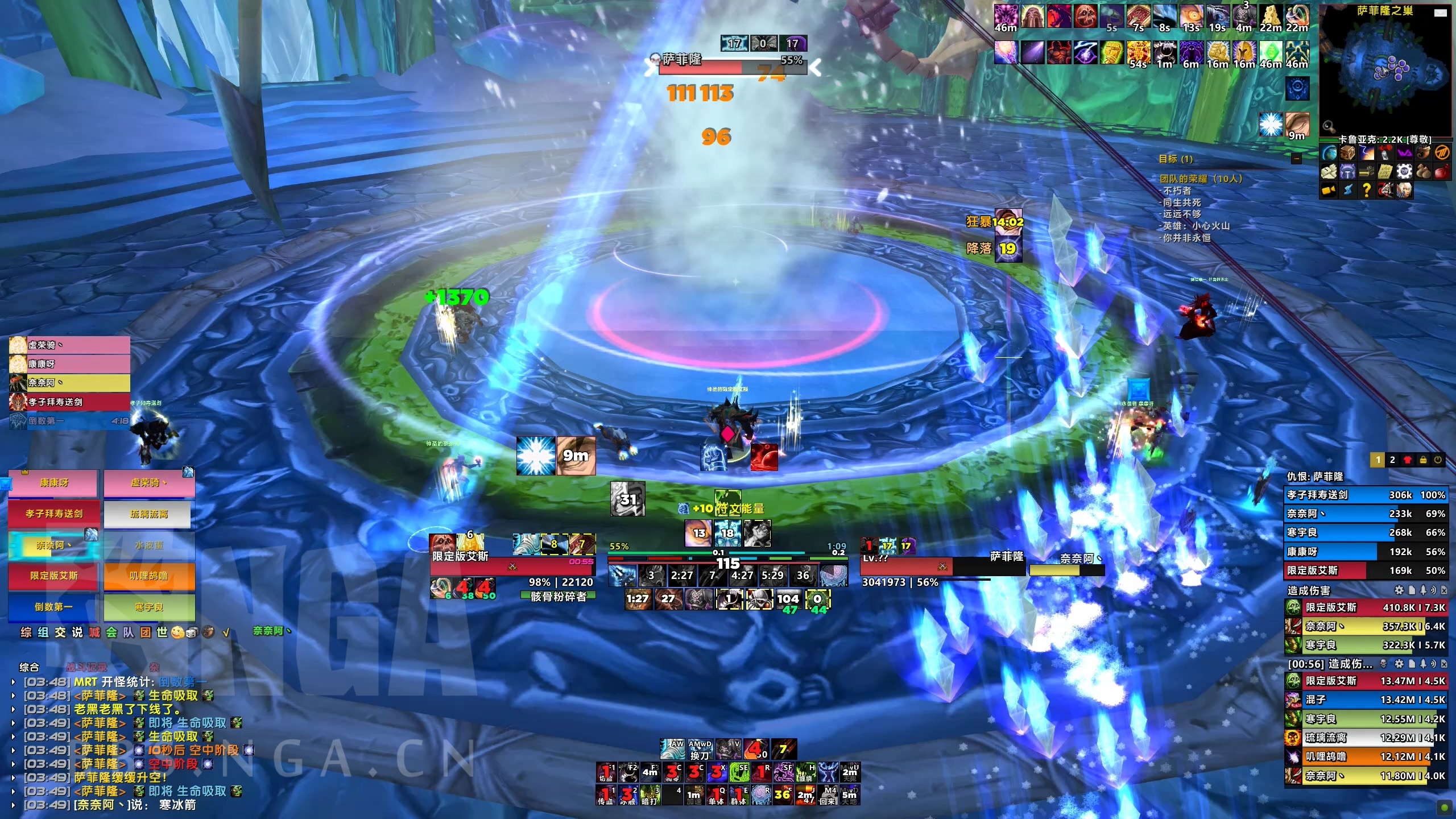The image size is (1456, 819).
Task: Expand the [03:49] 空中阶段 chat line arrow
Action: 13,764
